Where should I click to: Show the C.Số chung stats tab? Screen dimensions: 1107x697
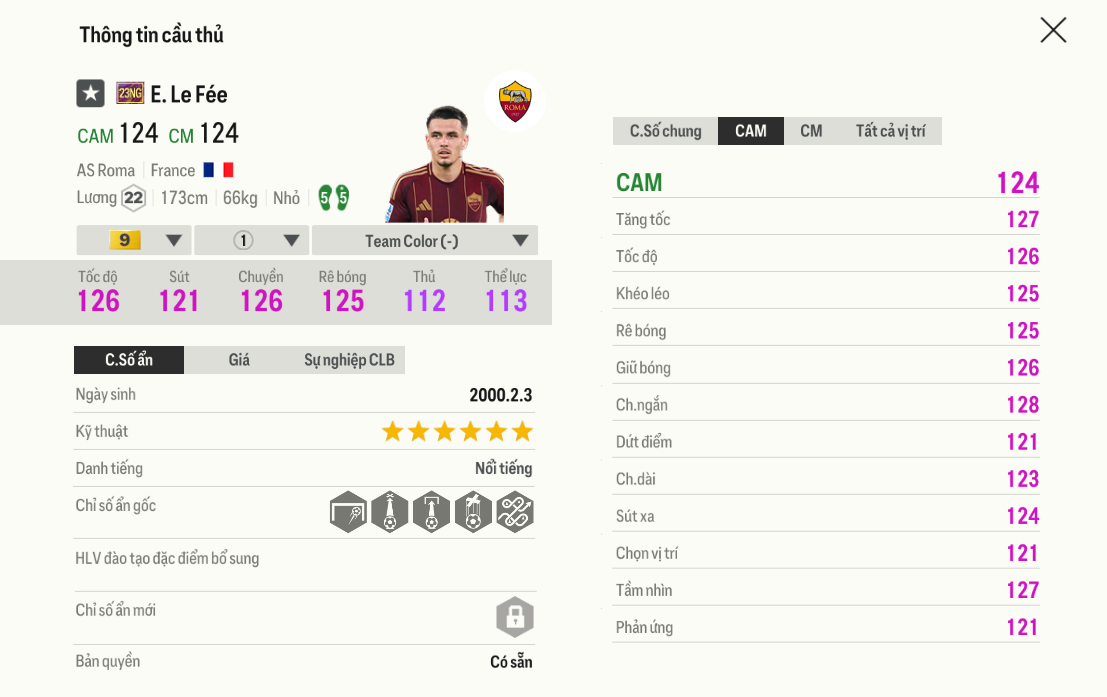[665, 131]
